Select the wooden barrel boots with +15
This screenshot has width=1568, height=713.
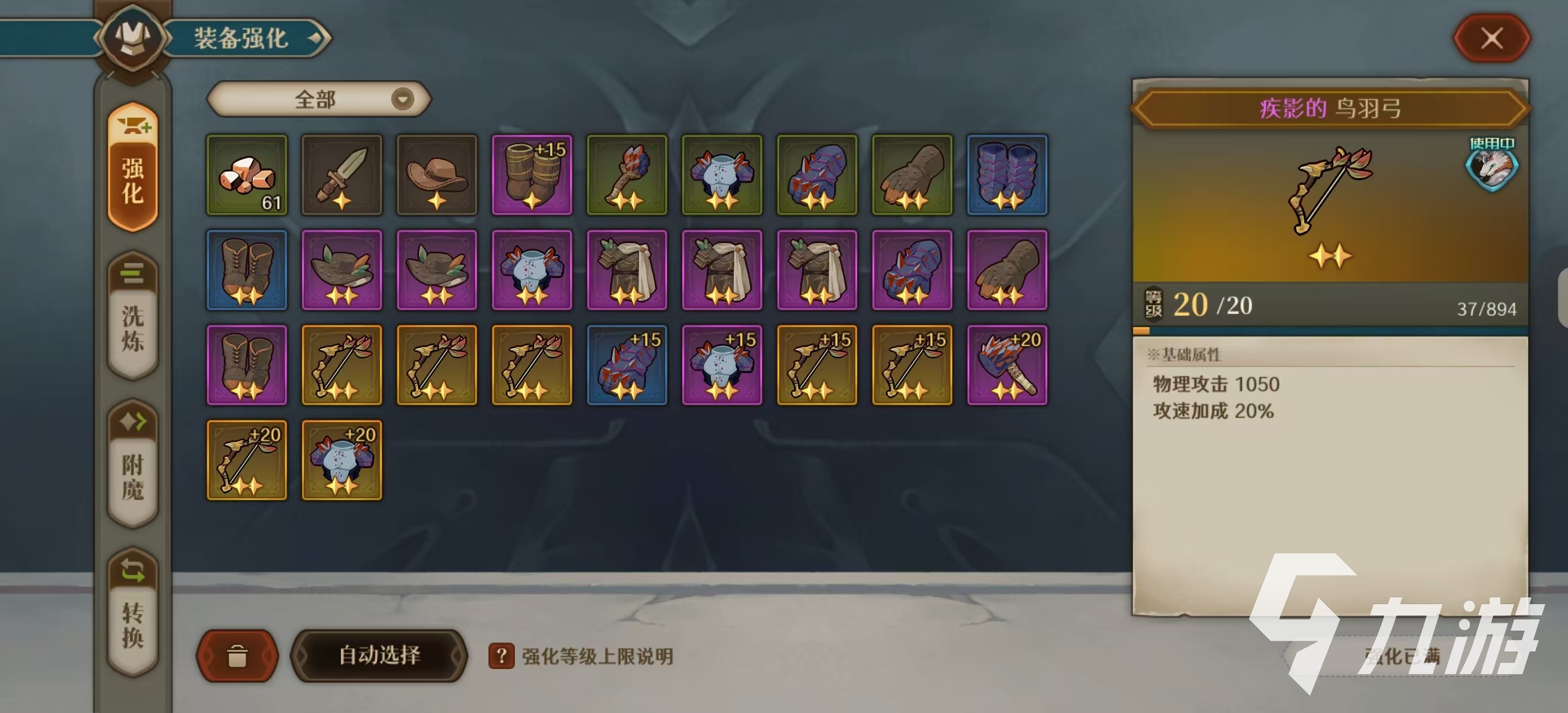point(532,177)
